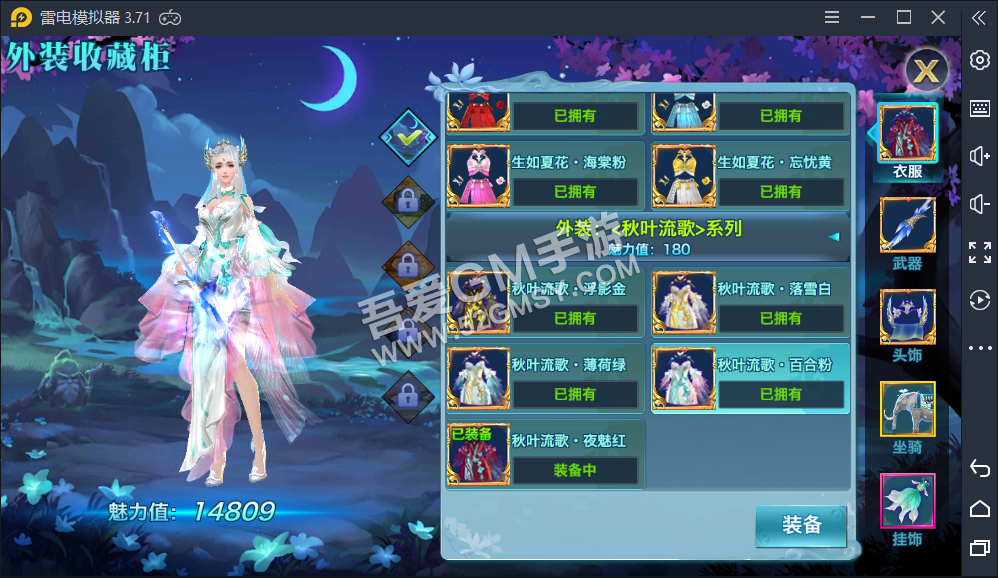Click the 装备 equip button
998x578 pixels.
coord(801,526)
